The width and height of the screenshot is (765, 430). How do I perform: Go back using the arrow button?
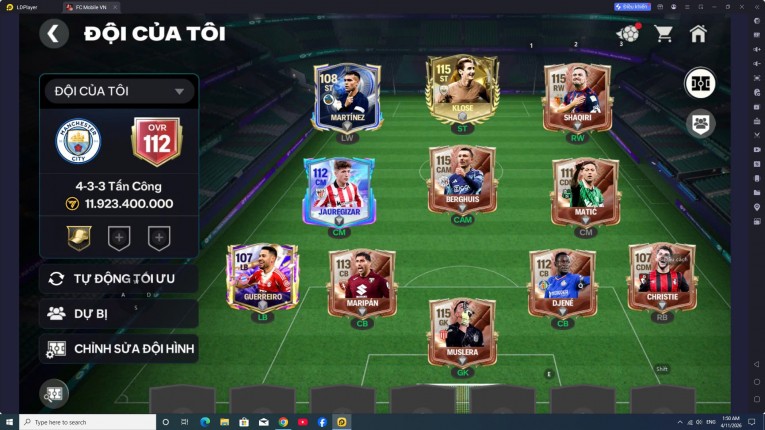coord(54,34)
